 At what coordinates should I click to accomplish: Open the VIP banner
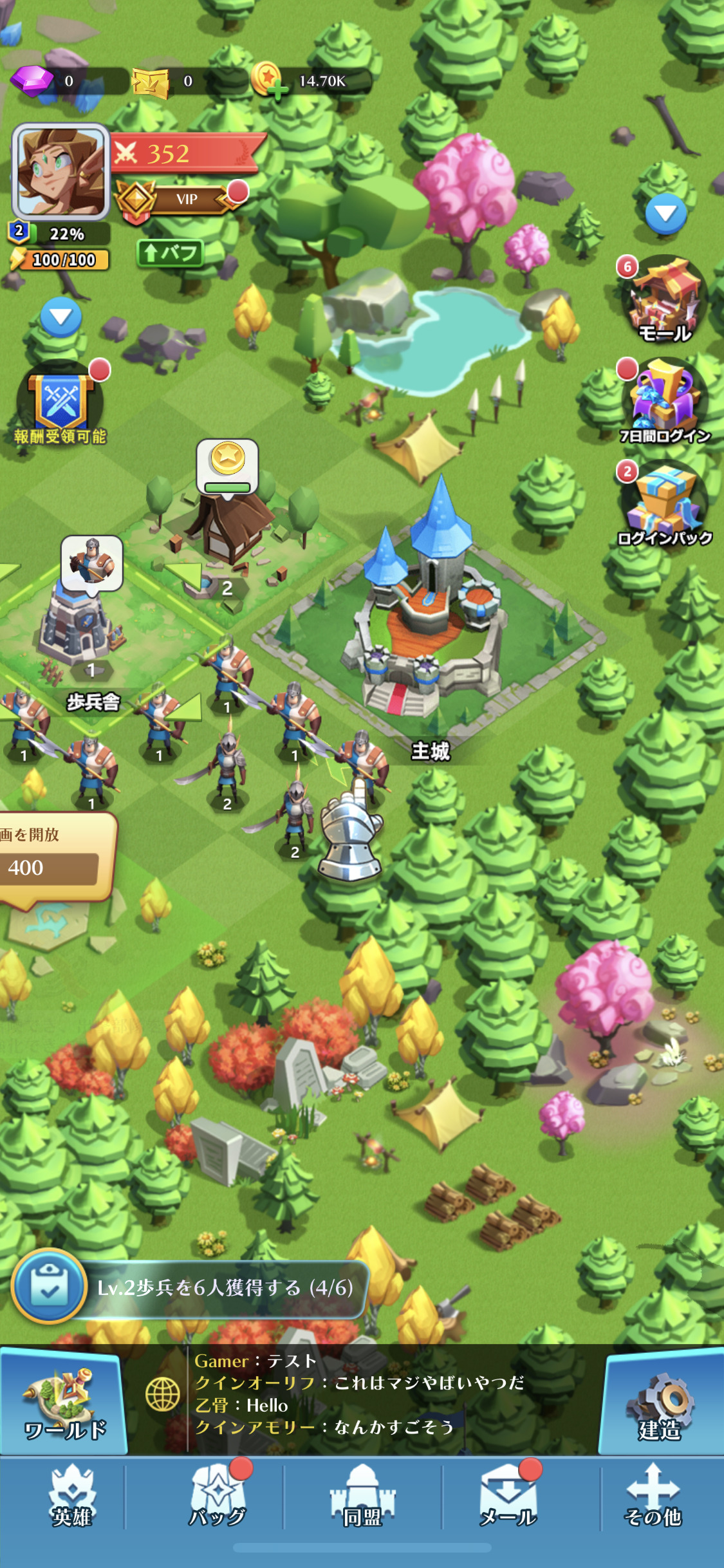[185, 199]
